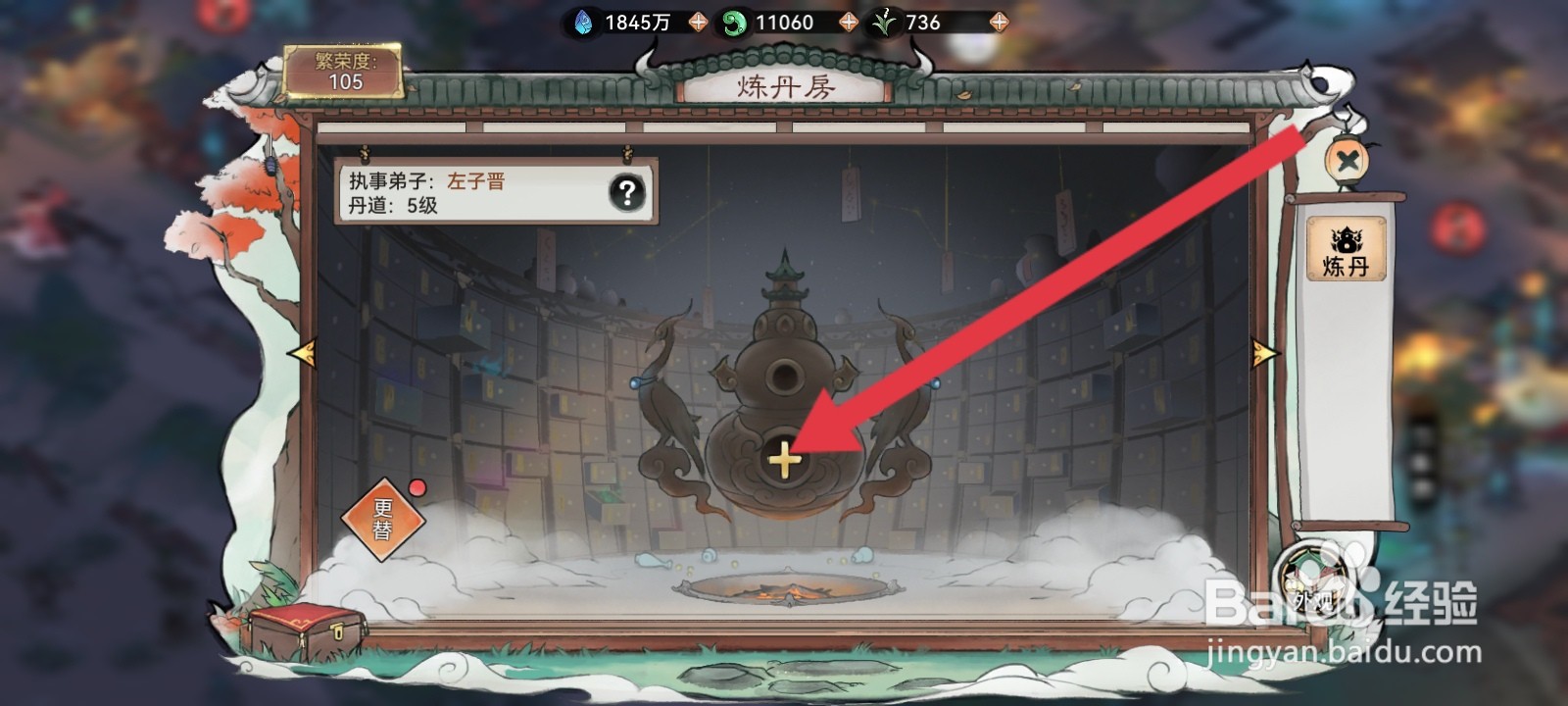
Task: Click the green spirit stone currency icon
Action: click(733, 21)
